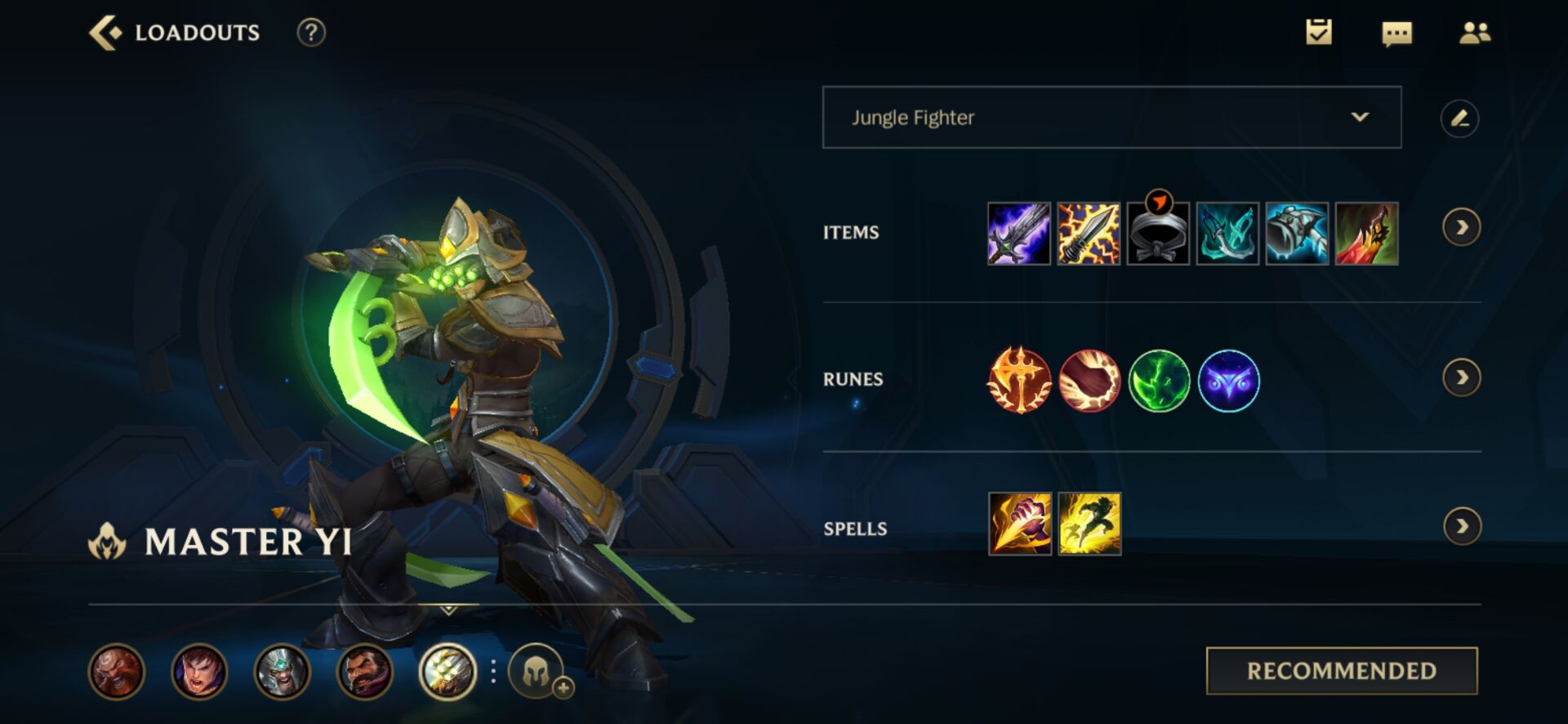Select the Flash spell icon
1568x724 pixels.
click(x=1089, y=524)
